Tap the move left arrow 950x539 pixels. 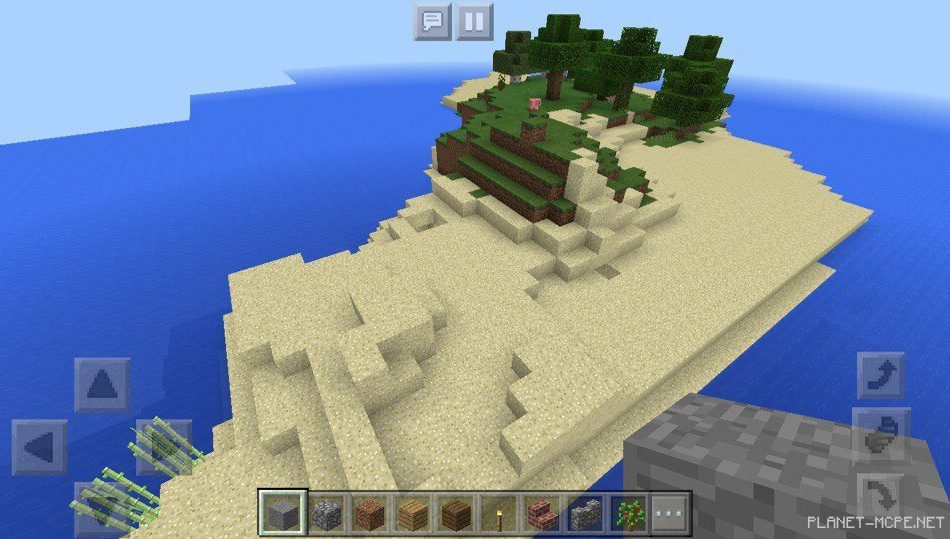tap(40, 446)
